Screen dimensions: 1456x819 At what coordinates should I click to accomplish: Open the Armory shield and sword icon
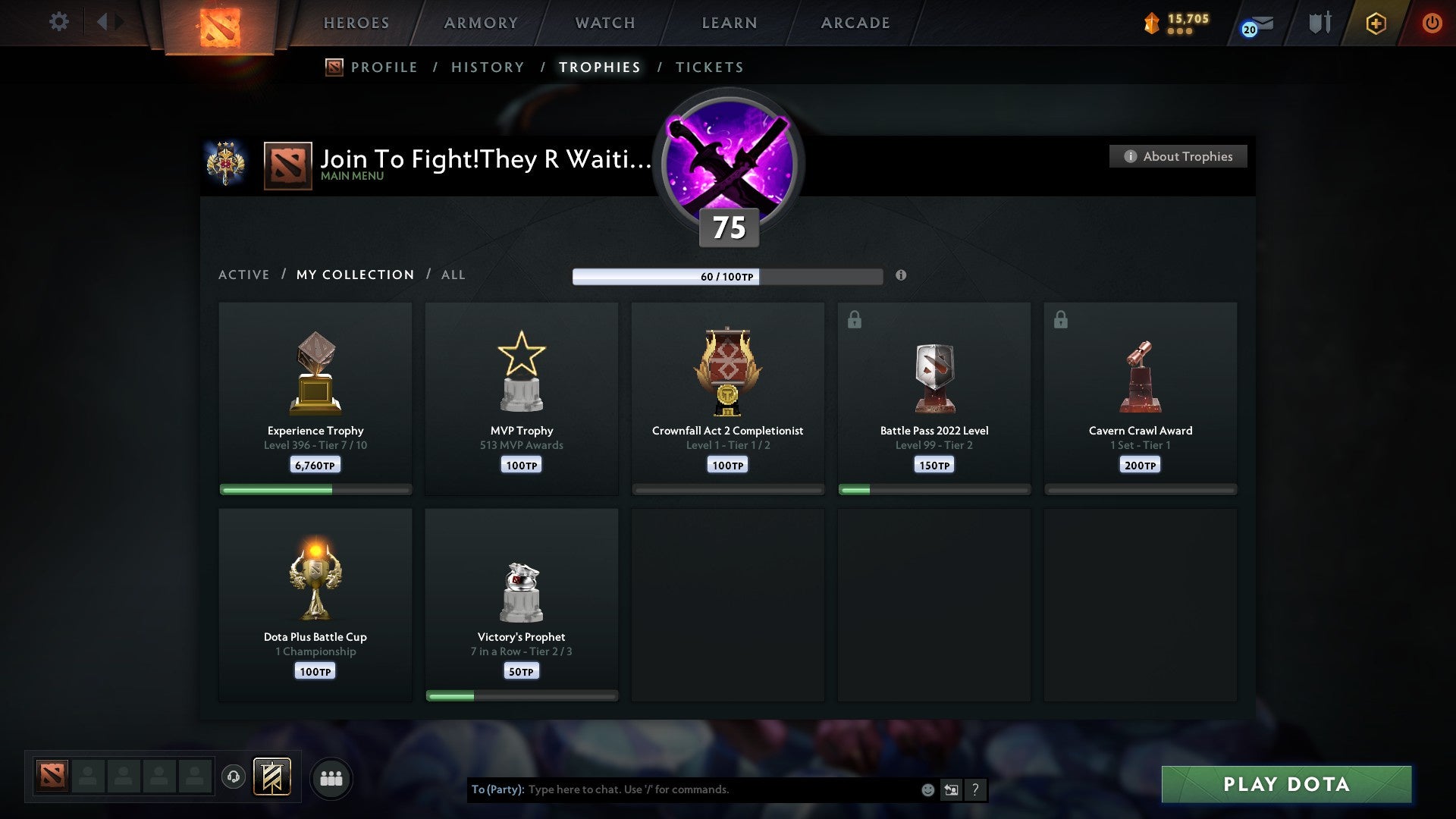tap(1319, 23)
